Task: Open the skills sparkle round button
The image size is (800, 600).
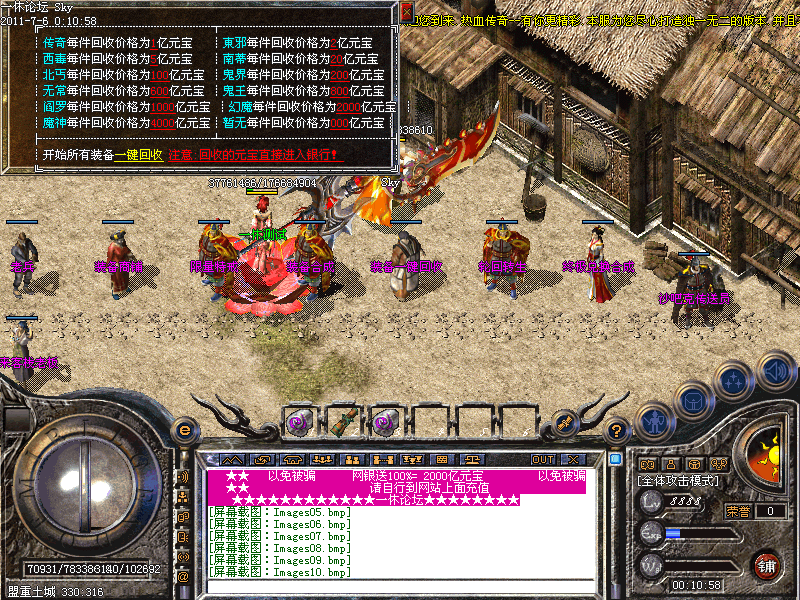Action: (735, 382)
